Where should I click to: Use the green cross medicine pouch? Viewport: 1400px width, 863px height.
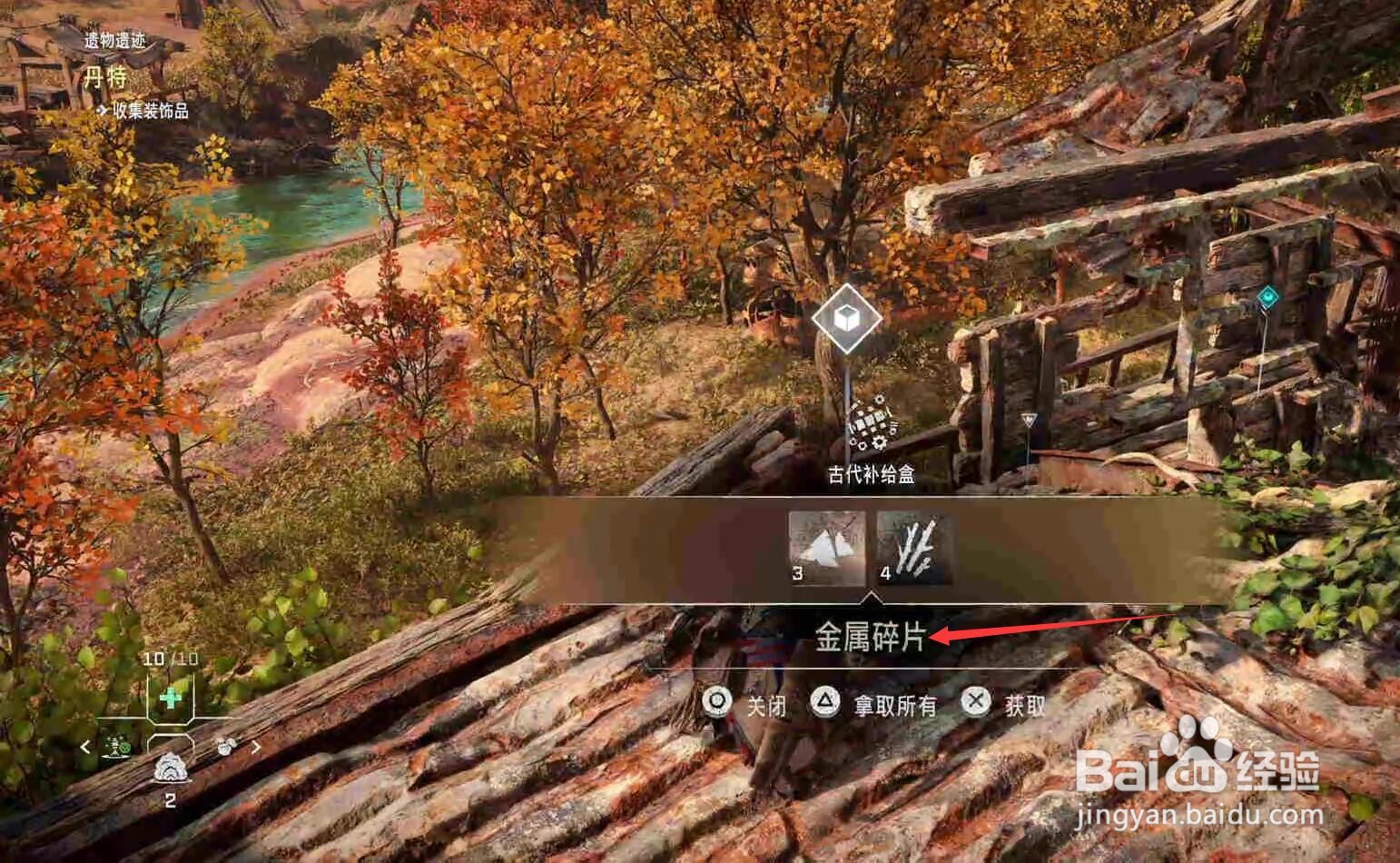(171, 698)
